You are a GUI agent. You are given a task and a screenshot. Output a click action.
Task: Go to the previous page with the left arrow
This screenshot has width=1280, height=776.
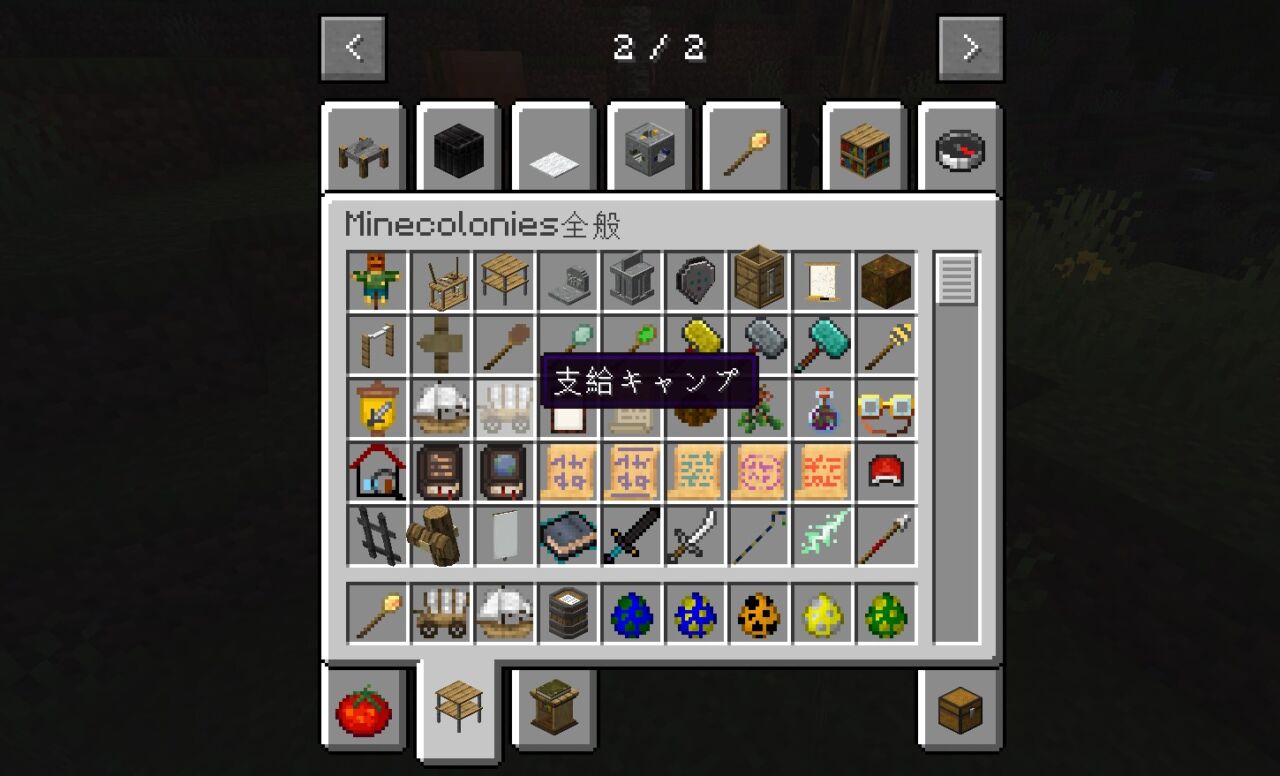(x=352, y=46)
